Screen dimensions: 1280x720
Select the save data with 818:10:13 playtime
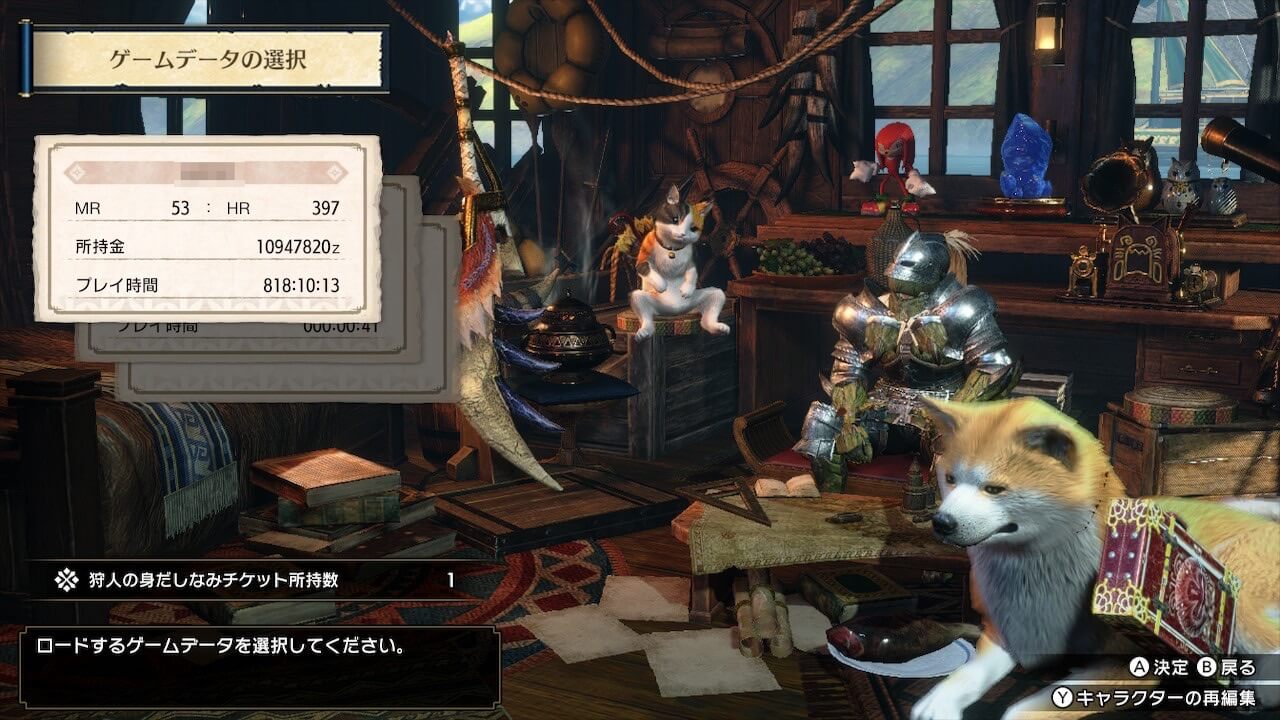(208, 228)
